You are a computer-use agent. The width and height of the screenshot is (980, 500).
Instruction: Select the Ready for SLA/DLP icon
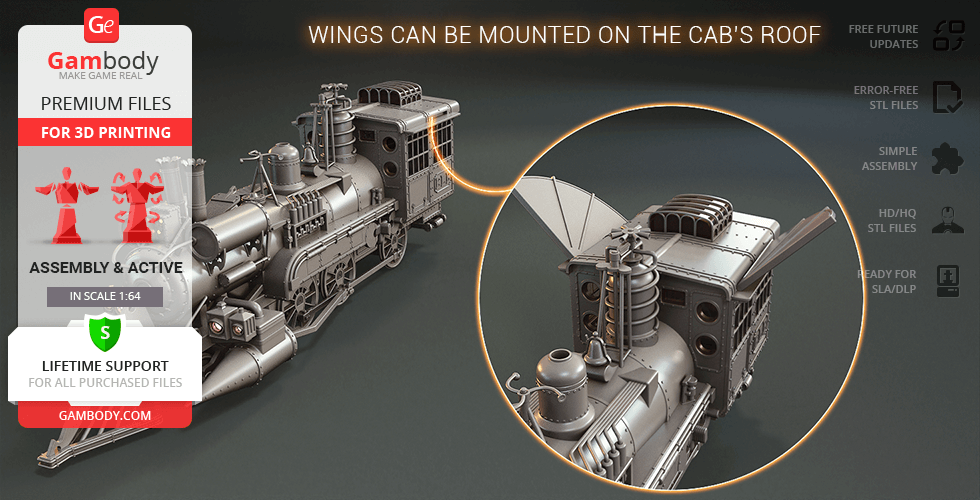pos(947,280)
